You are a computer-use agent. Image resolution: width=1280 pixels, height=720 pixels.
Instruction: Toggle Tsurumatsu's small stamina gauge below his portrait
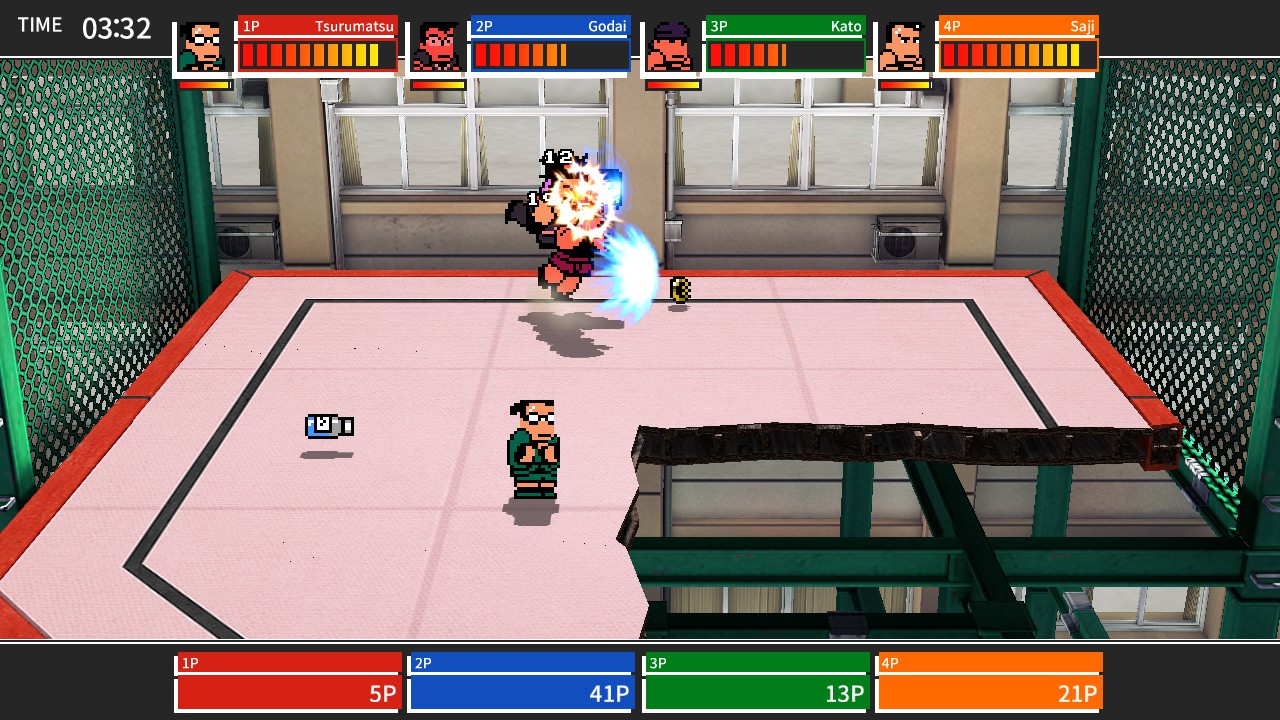(x=203, y=85)
